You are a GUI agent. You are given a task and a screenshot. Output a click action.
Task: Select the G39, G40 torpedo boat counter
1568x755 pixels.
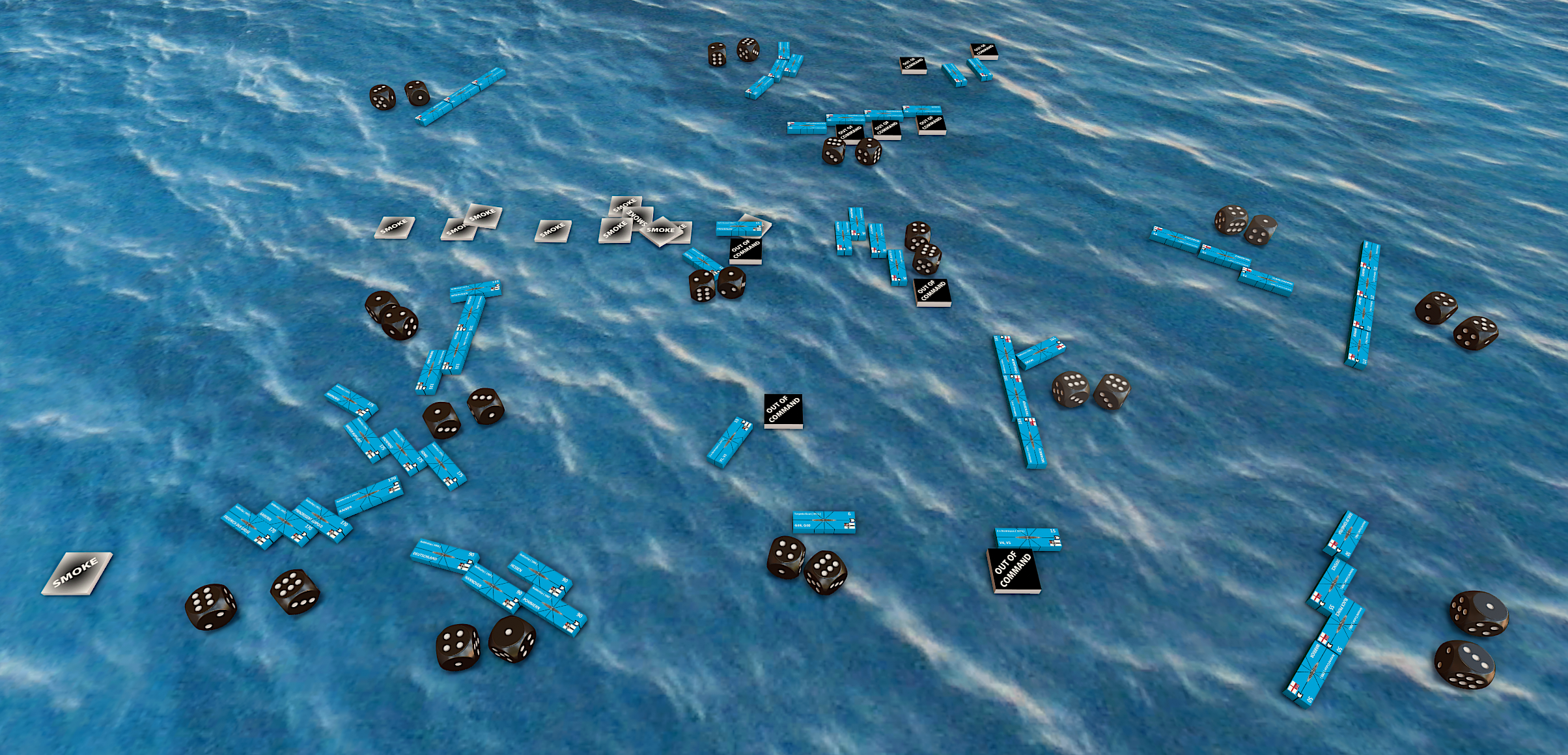pyautogui.click(x=824, y=522)
